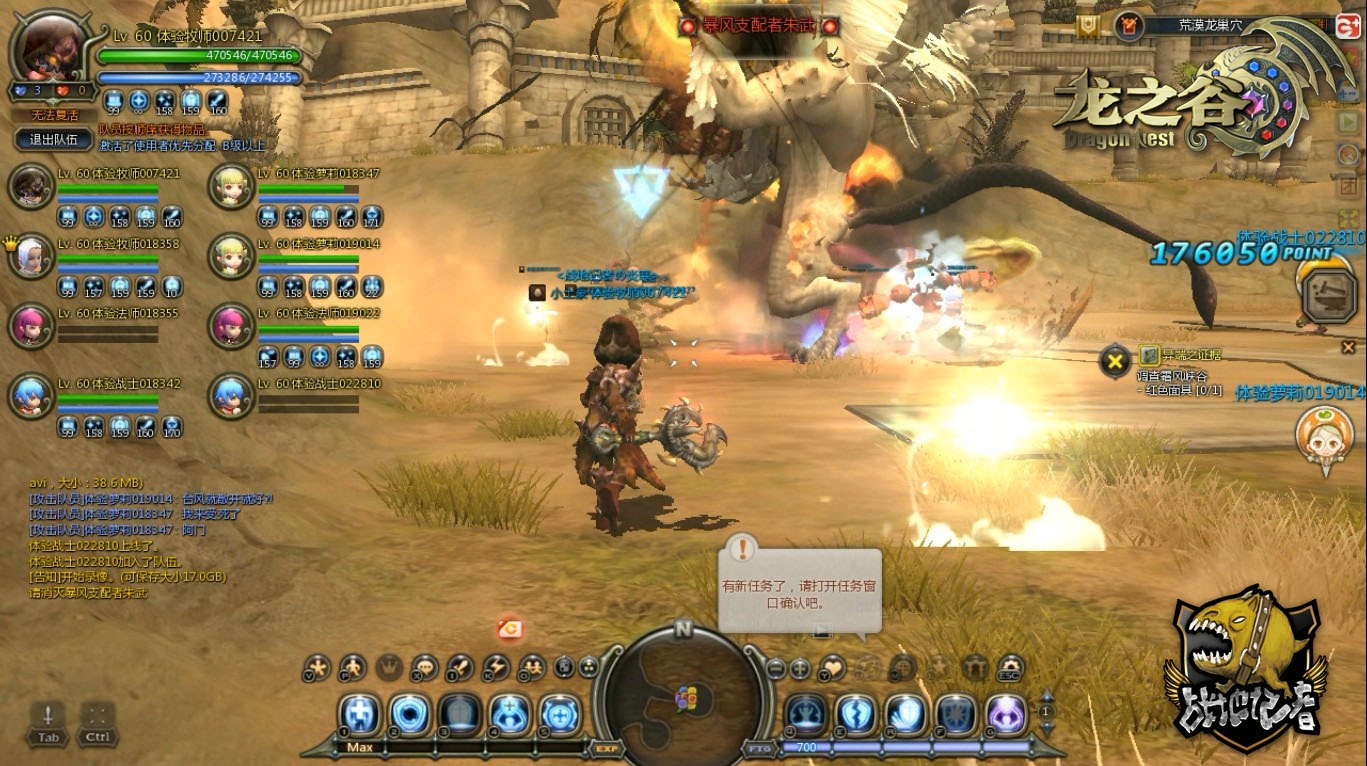The image size is (1367, 766).
Task: Click the red mail notification icon
Action: (x=511, y=629)
